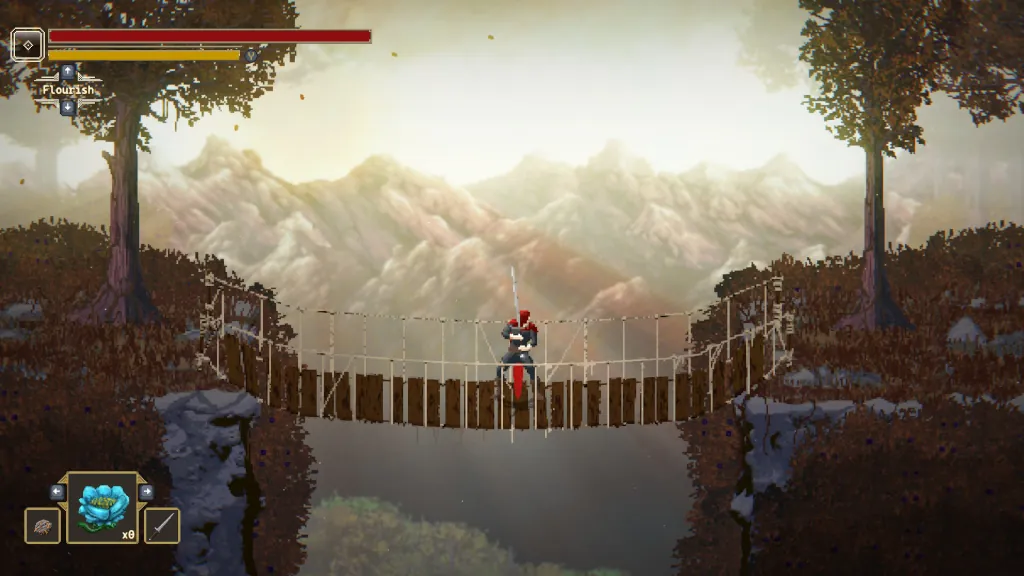
Task: Select the spiky stone item slot
Action: (42, 525)
